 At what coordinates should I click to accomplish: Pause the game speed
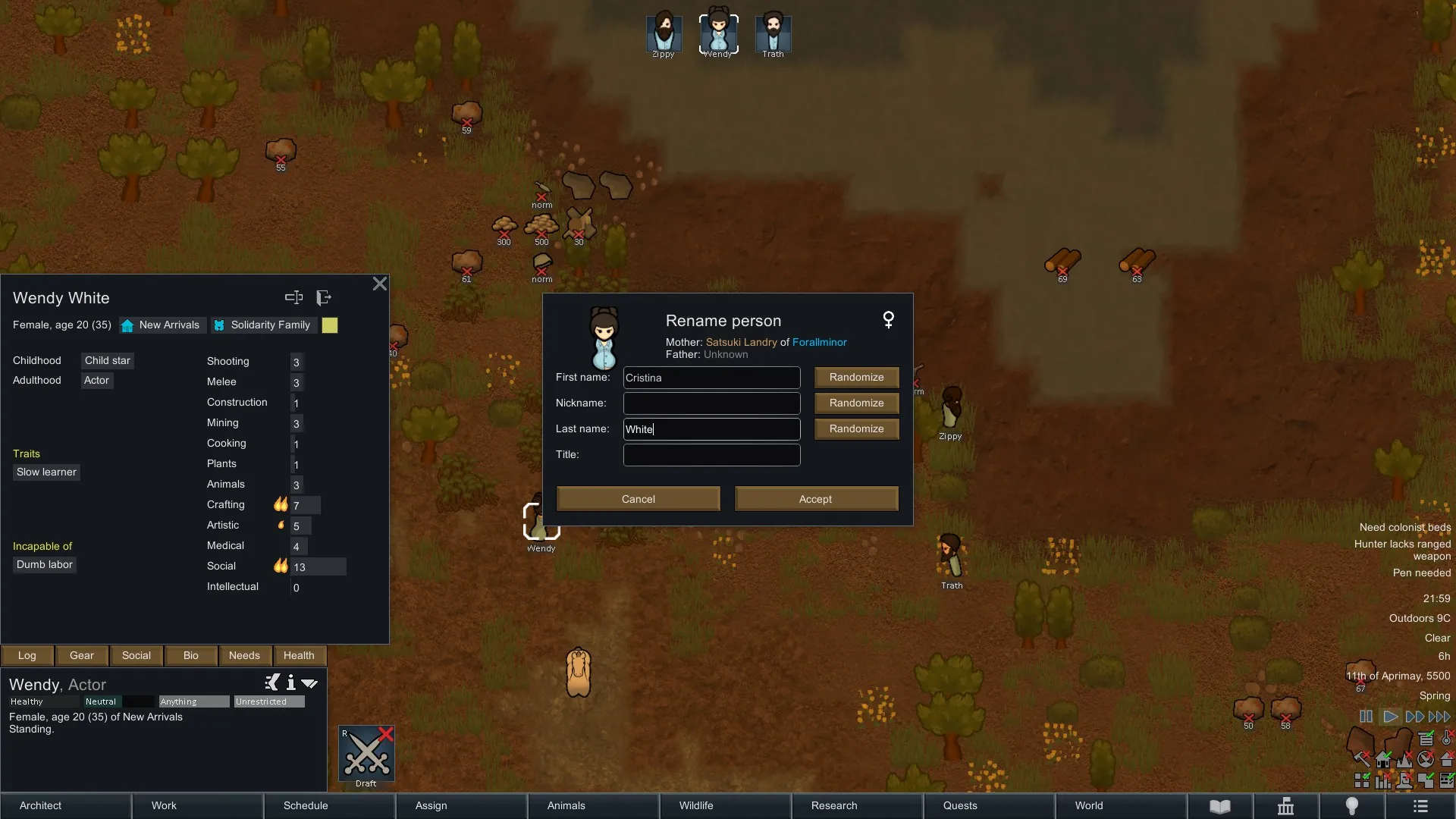point(1366,717)
